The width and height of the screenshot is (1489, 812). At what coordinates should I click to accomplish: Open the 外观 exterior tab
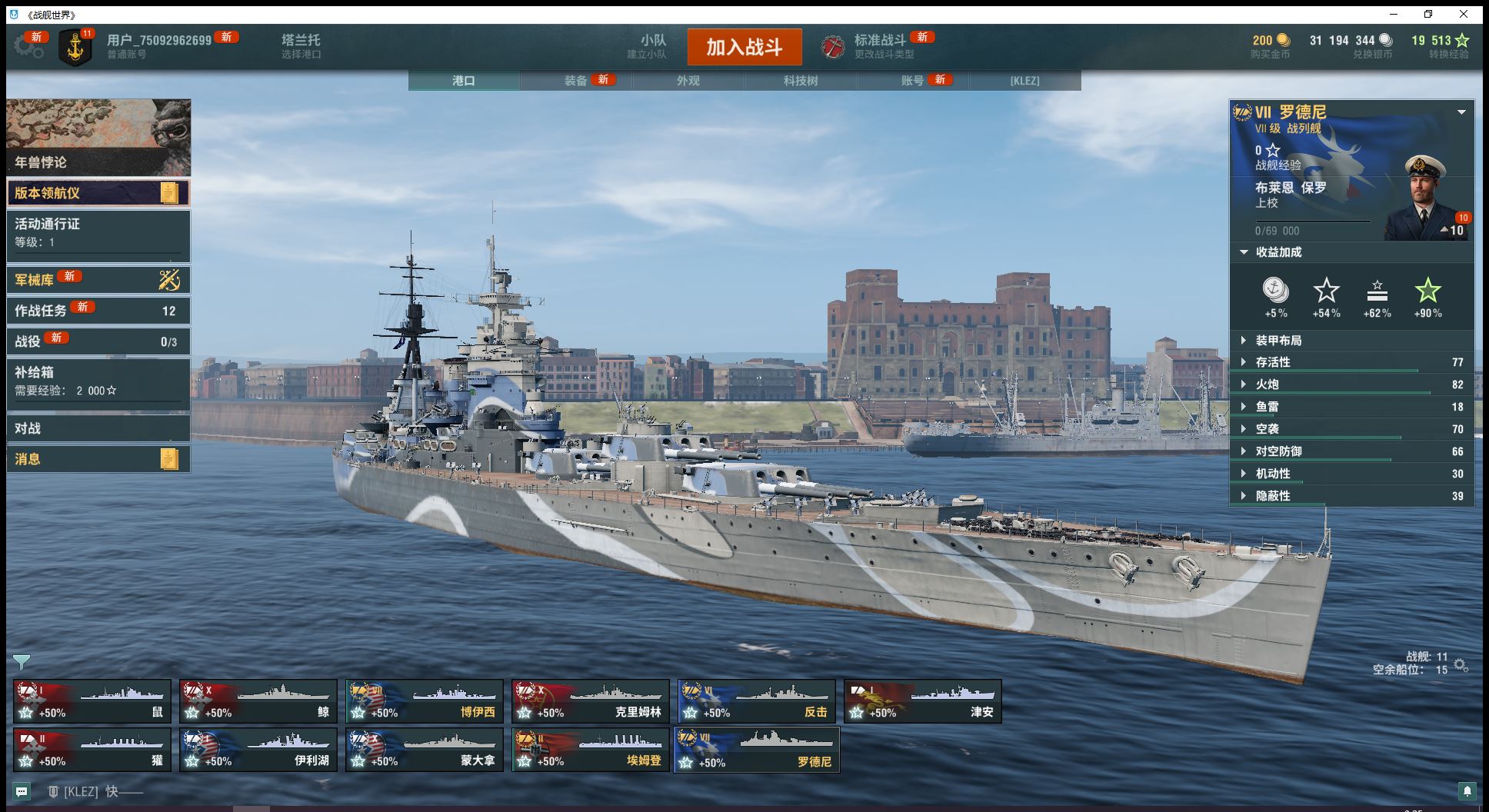coord(688,81)
